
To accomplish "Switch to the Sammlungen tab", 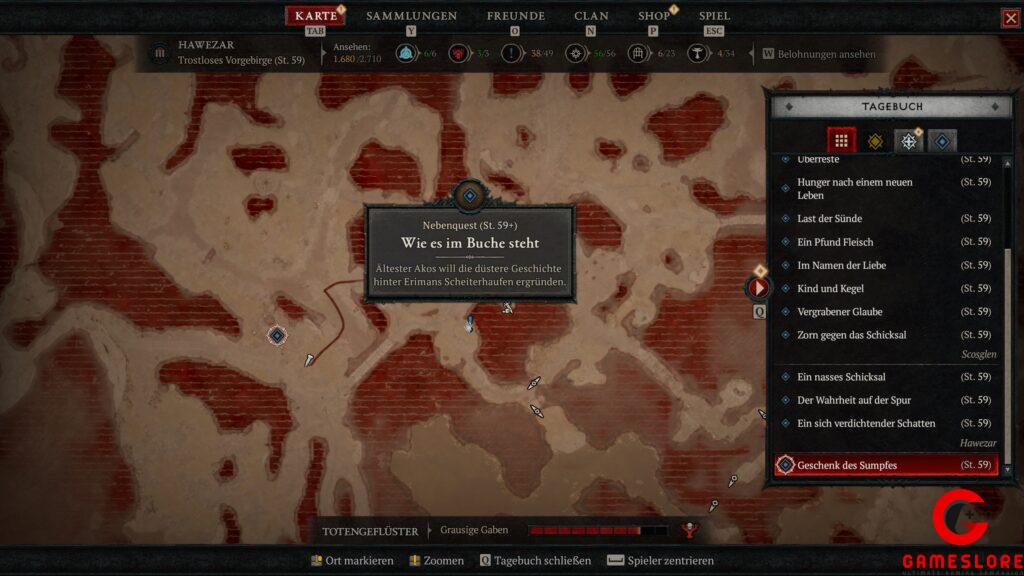I will 411,16.
